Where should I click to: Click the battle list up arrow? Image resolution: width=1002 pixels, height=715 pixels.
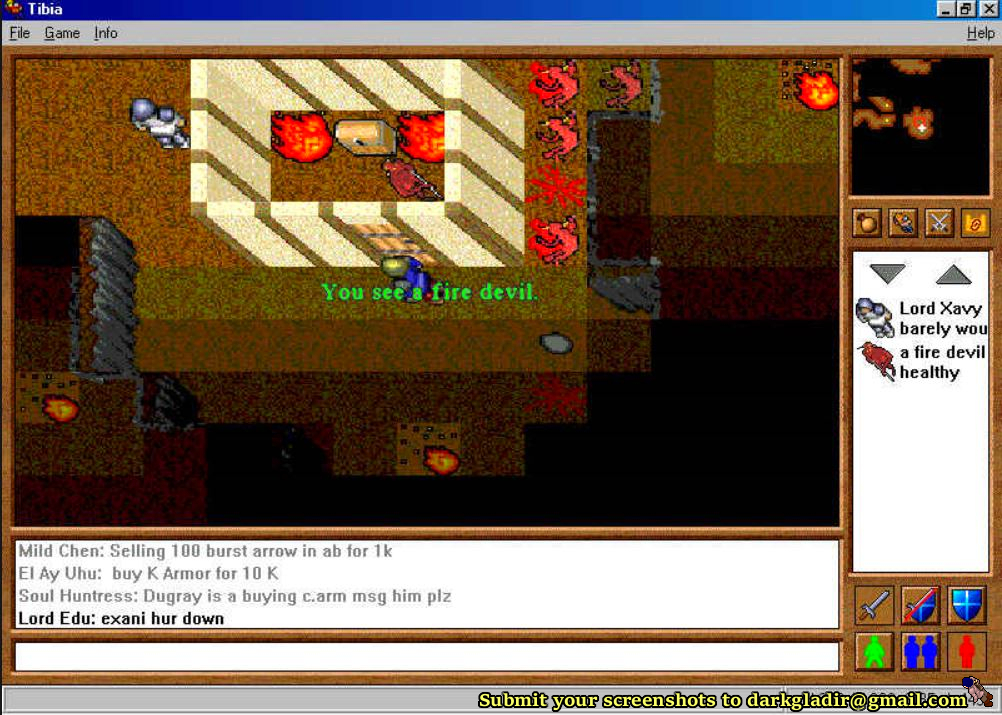click(953, 274)
